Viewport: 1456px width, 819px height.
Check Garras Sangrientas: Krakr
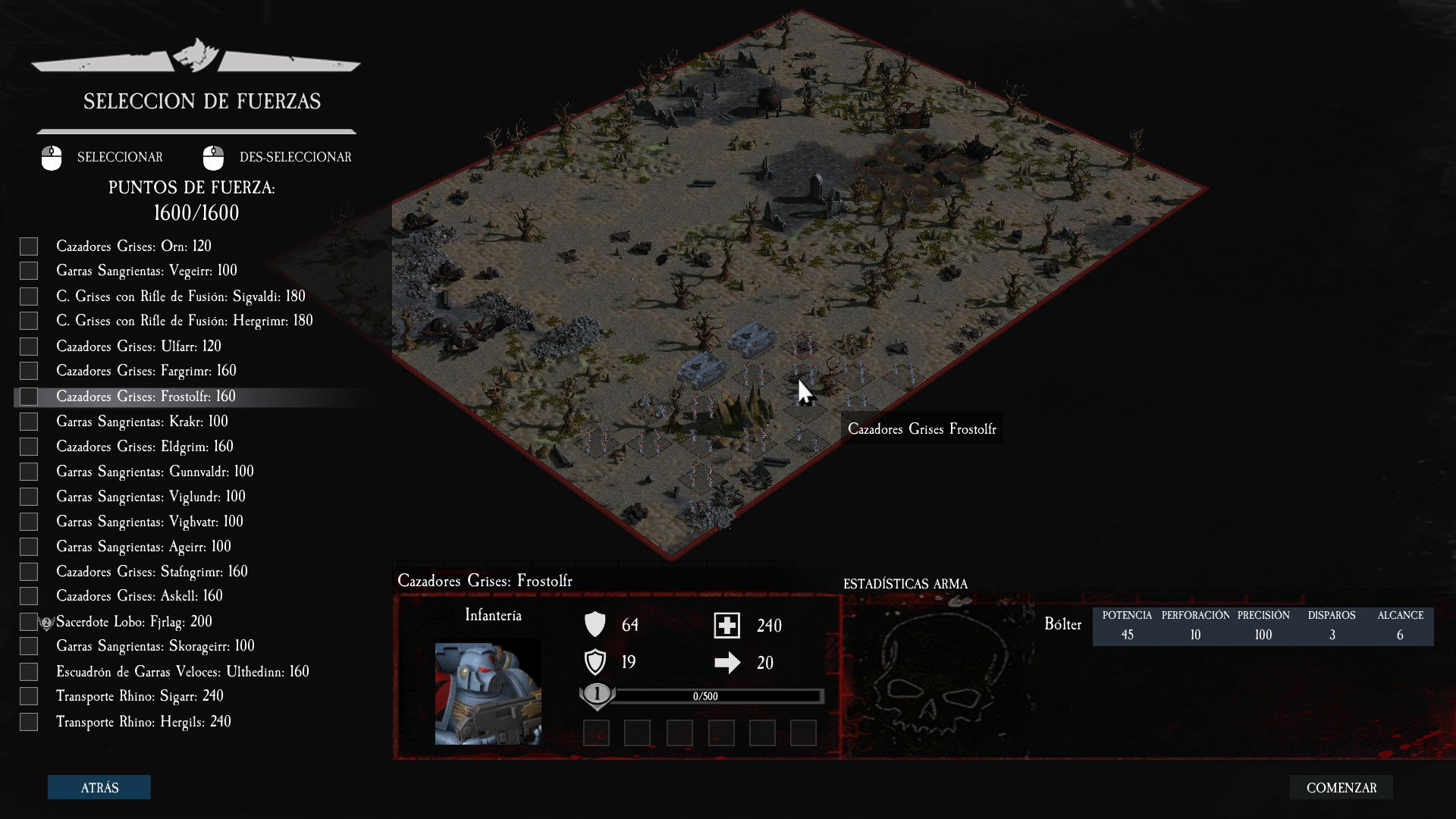[29, 421]
